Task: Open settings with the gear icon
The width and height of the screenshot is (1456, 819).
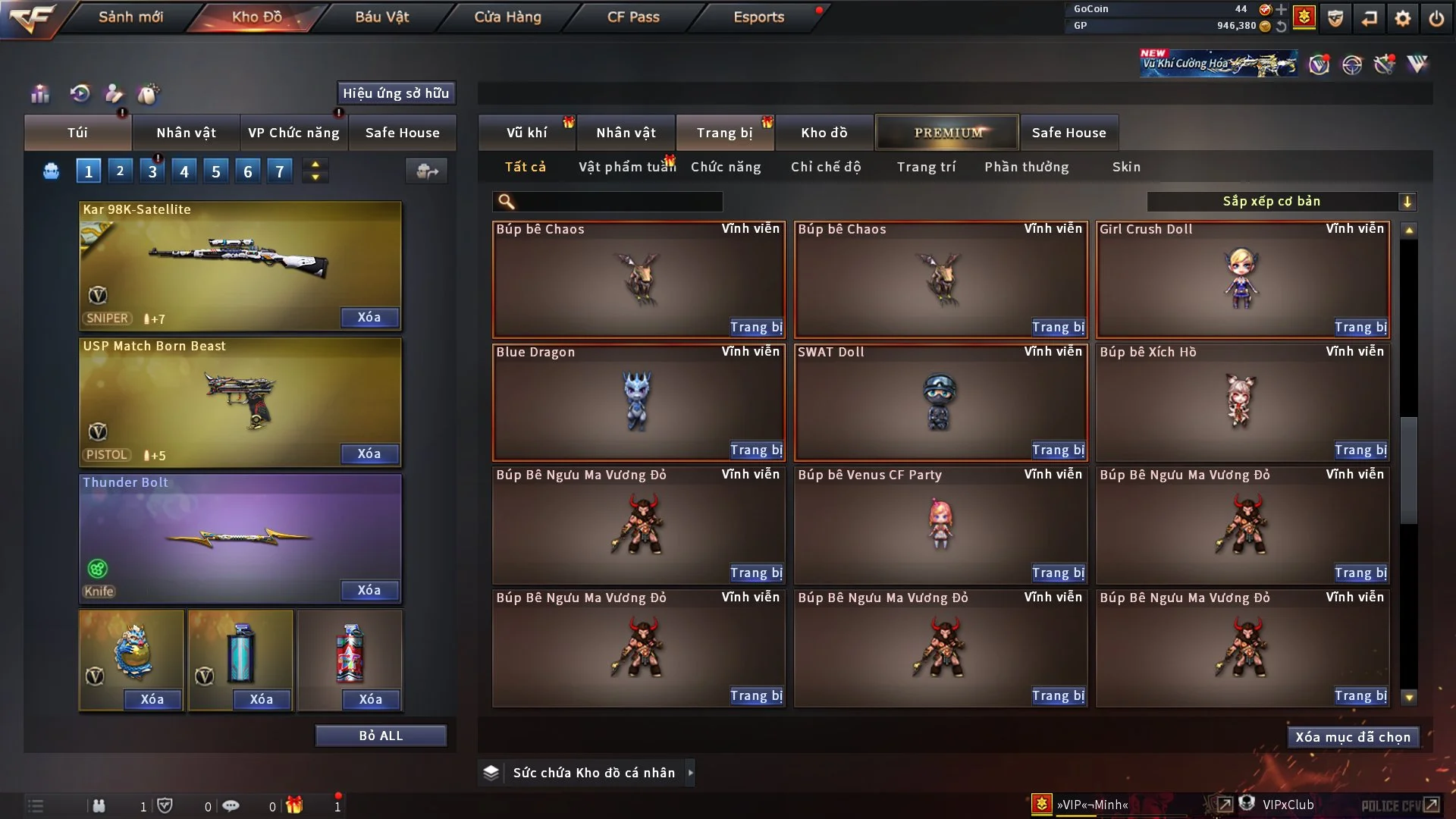Action: (x=1403, y=18)
